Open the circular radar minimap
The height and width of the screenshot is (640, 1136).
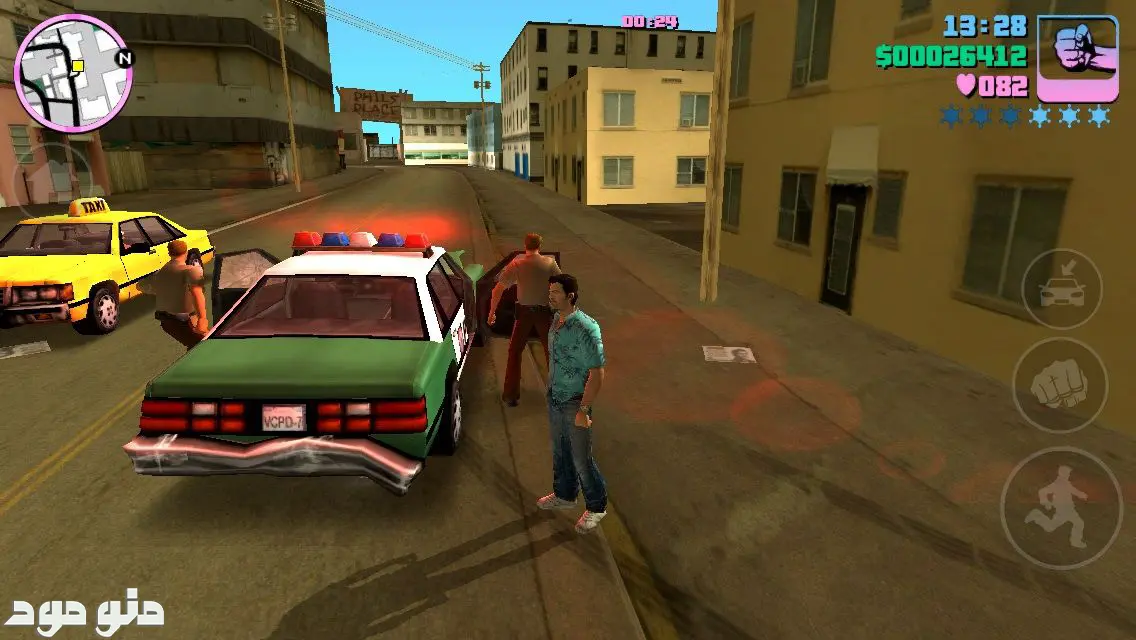(x=73, y=73)
